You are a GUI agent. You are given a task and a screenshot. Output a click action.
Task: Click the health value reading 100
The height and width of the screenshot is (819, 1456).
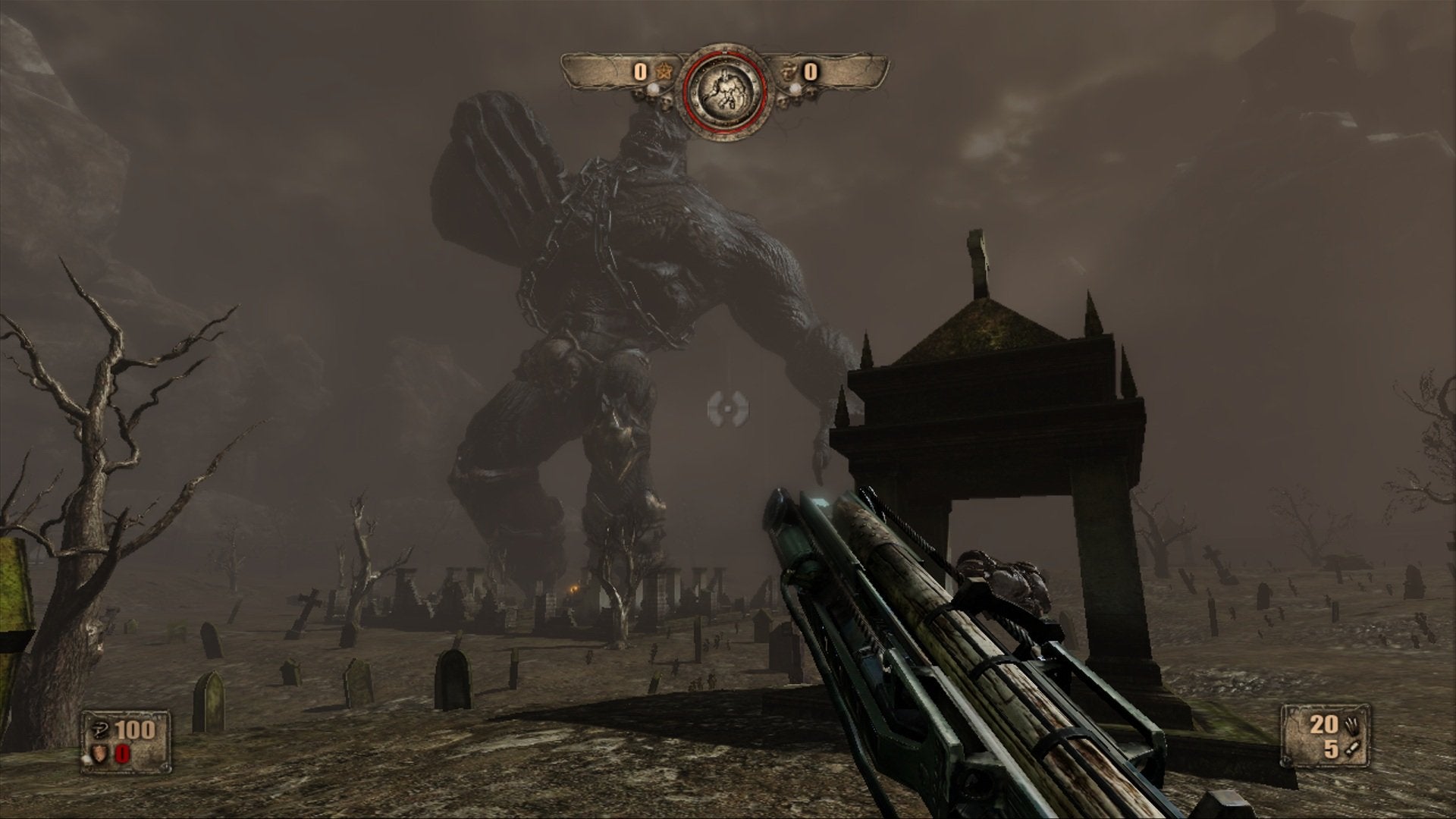[136, 730]
